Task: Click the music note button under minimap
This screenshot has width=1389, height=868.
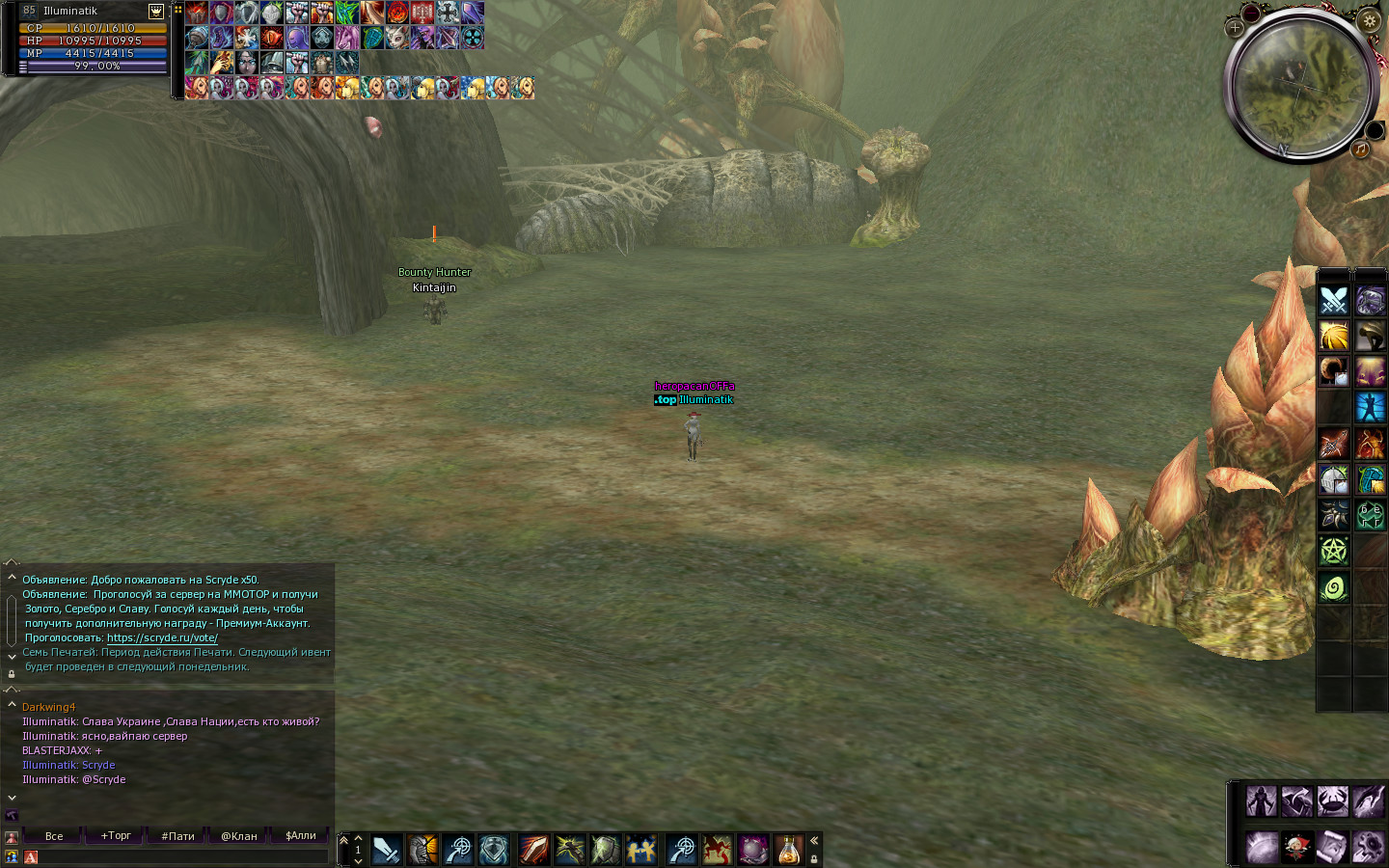Action: point(1360,149)
